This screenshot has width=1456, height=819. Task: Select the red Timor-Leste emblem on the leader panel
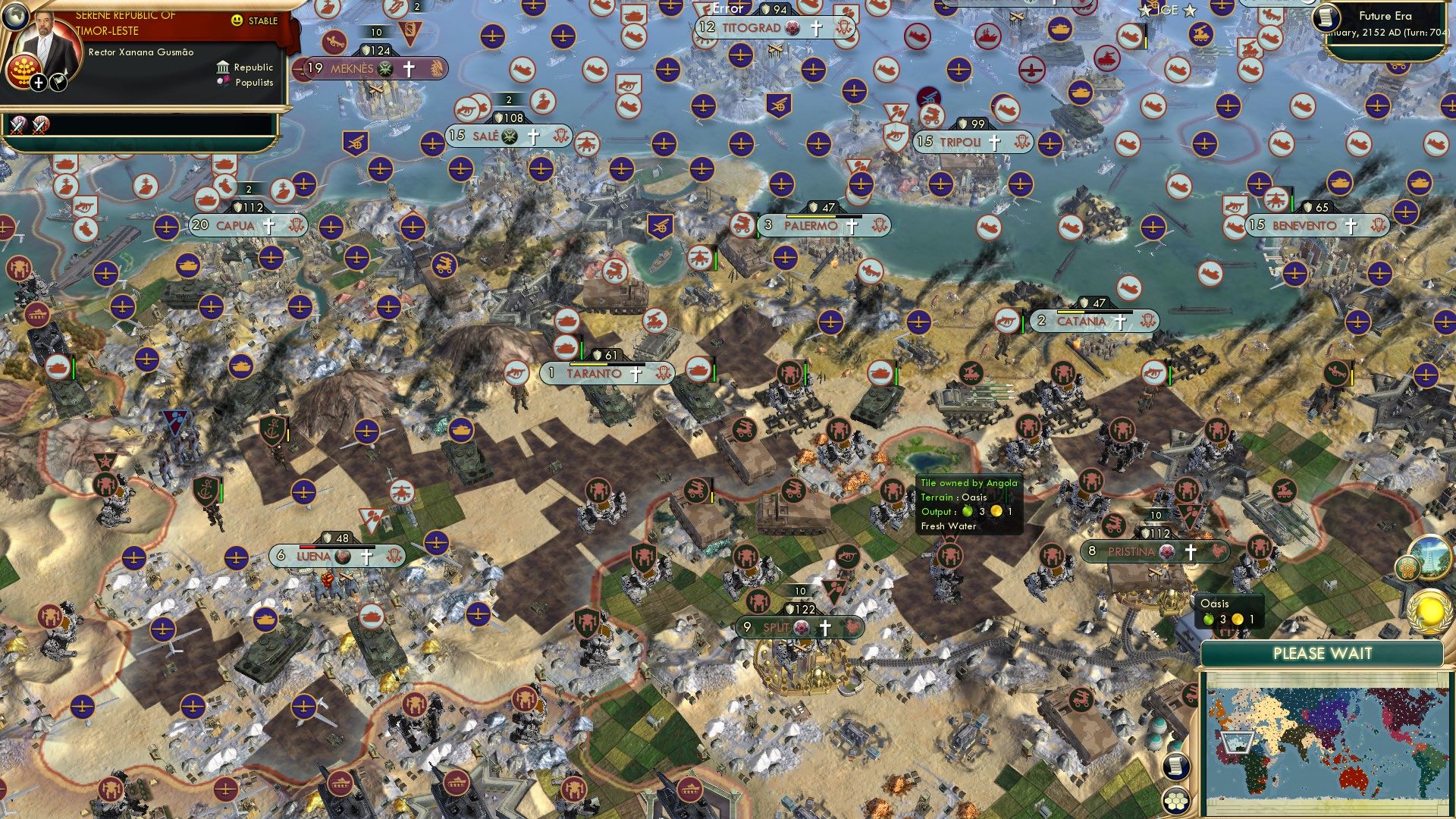pyautogui.click(x=23, y=70)
